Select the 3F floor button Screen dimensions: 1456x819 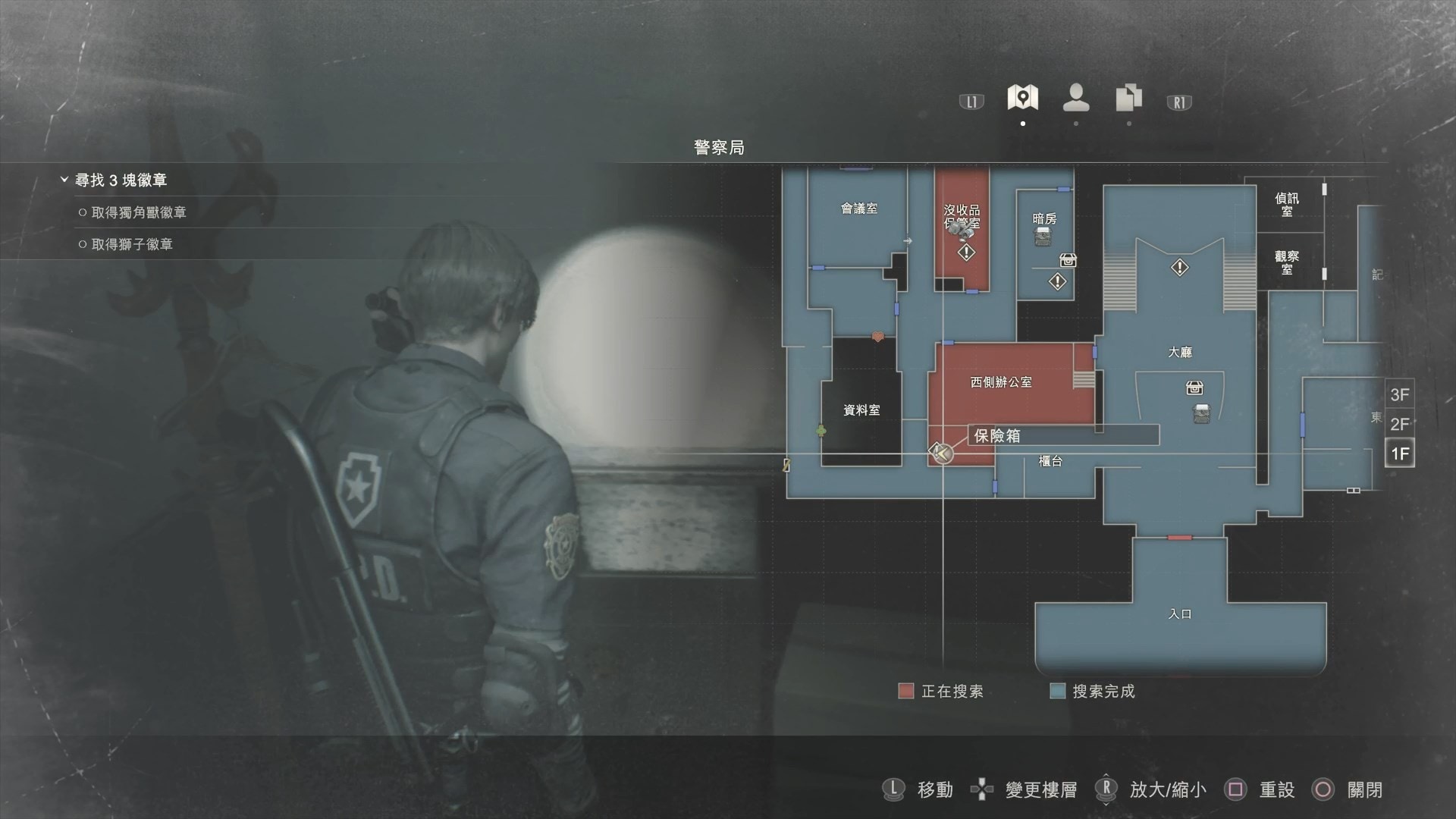click(1399, 394)
